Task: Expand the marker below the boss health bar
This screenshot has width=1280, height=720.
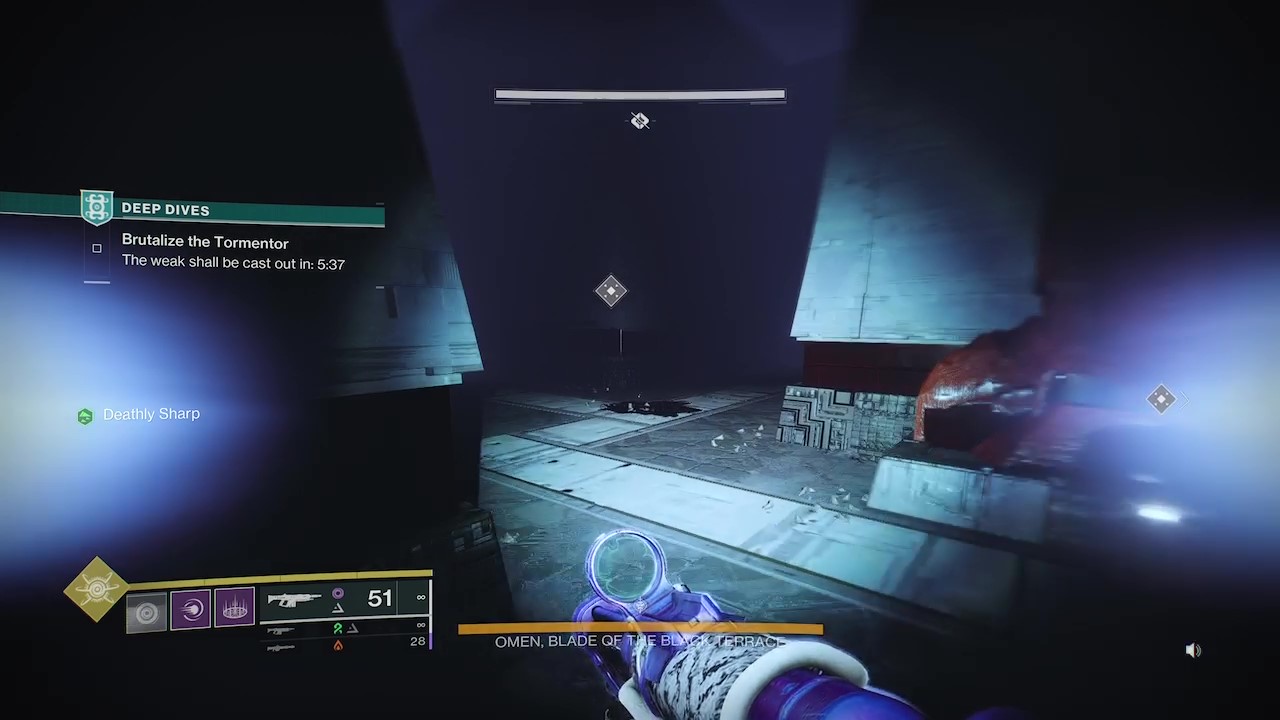Action: [x=640, y=120]
